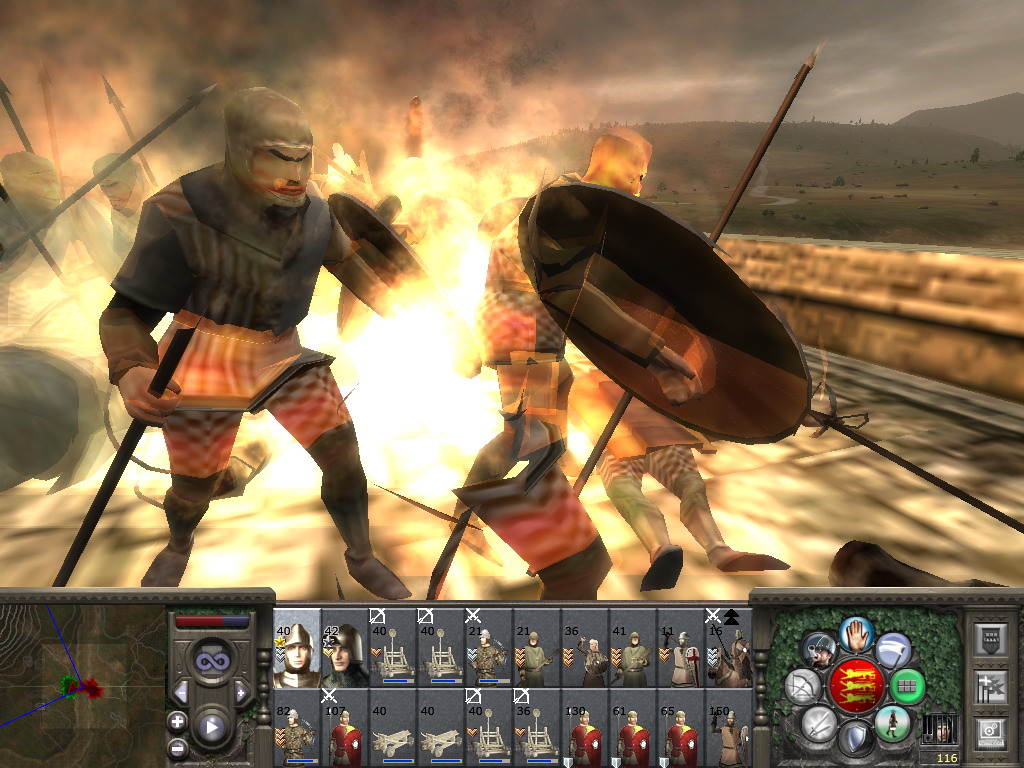Select the 42-strong bodyguard unit card
Screen dimensions: 1024x768
point(345,648)
